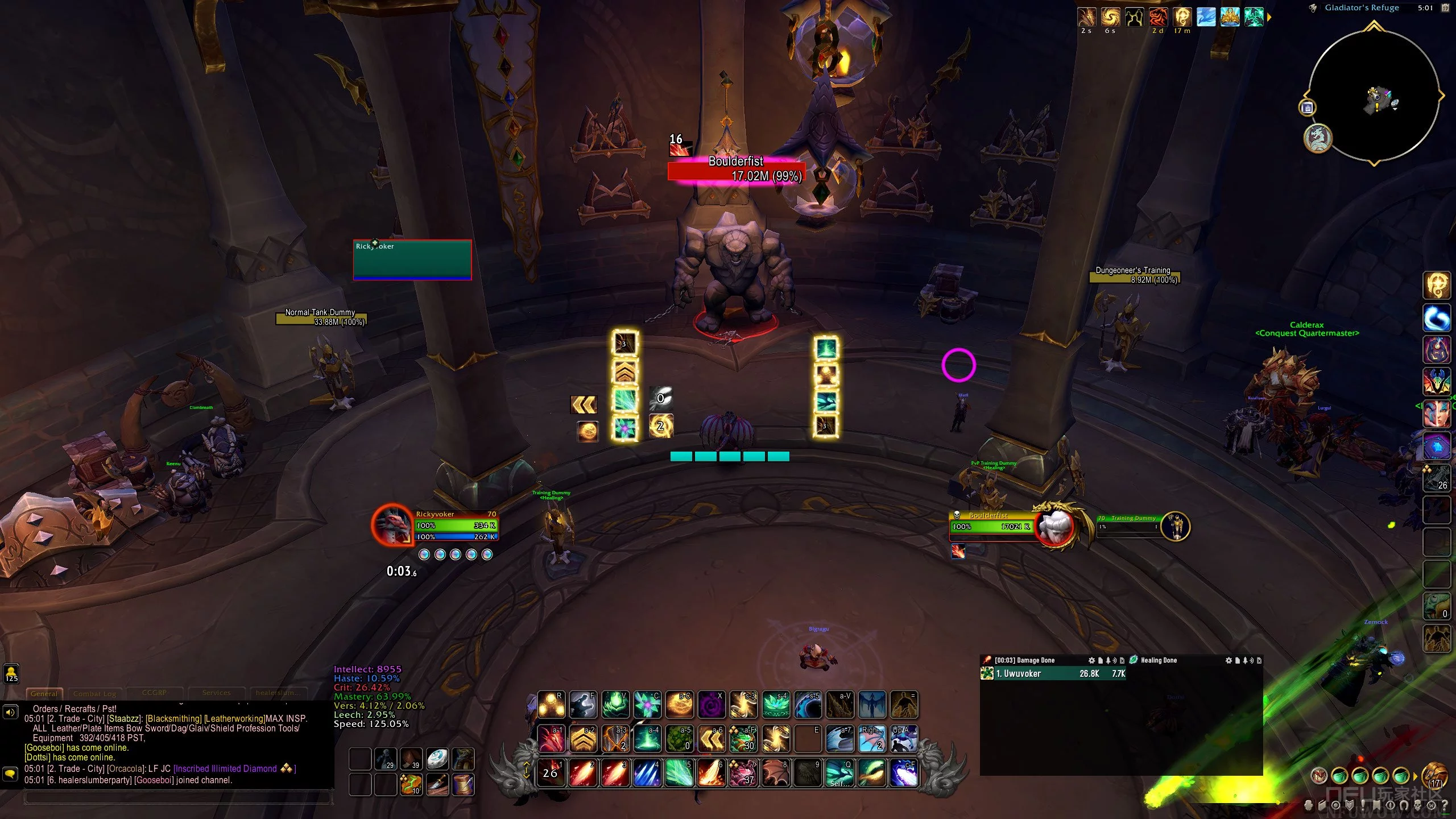The image size is (1456, 819).
Task: Cast the green lotus ability bound to s-4
Action: tap(776, 705)
